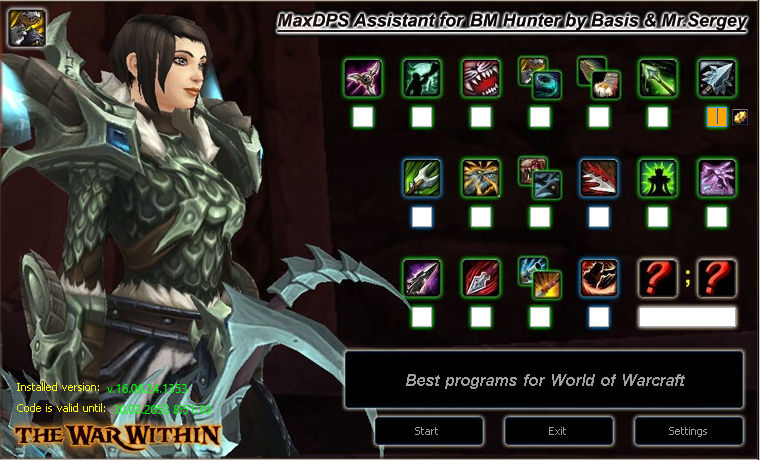Choose the purple arrow ability icon

click(x=421, y=278)
